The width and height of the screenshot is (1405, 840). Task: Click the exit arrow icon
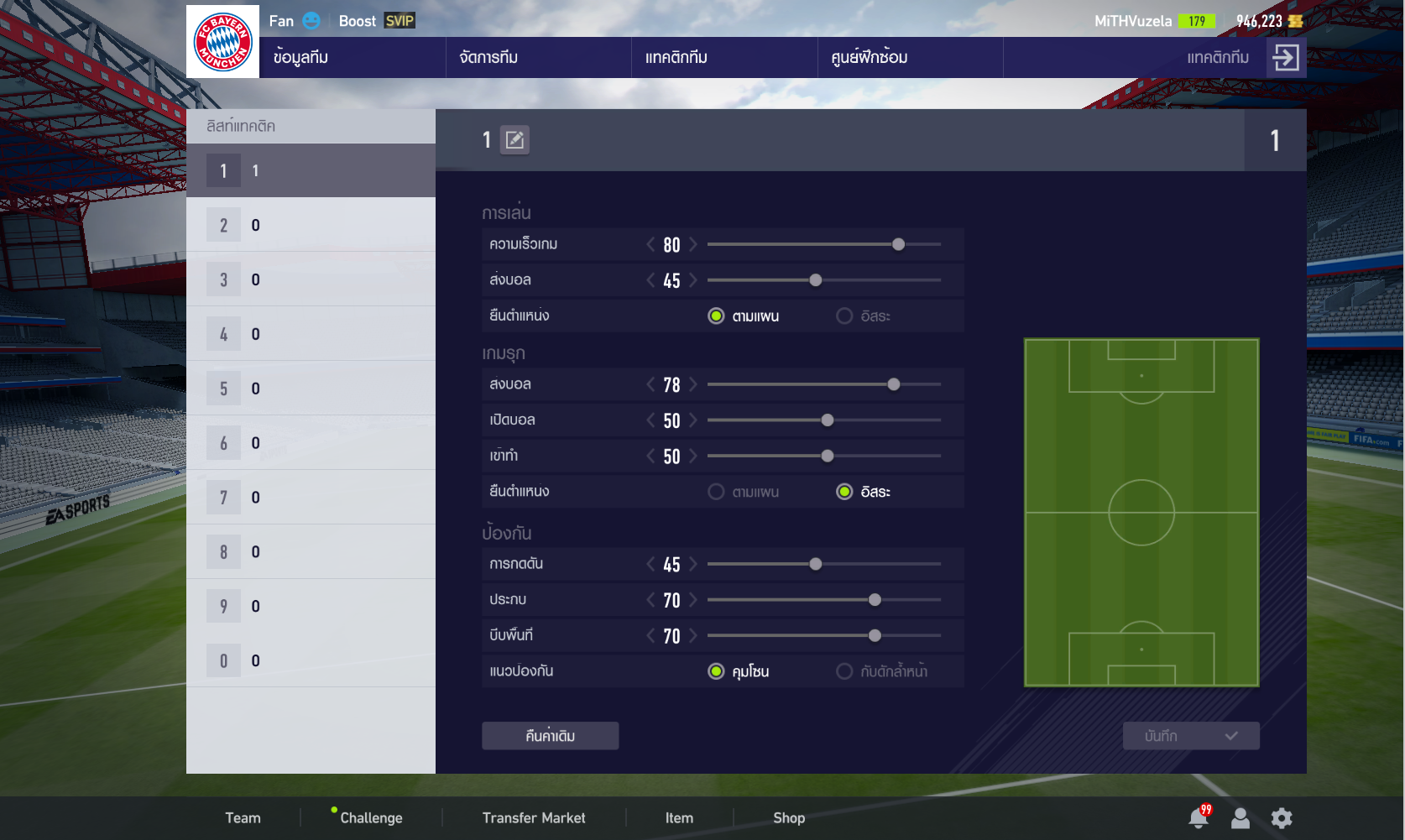tap(1285, 57)
